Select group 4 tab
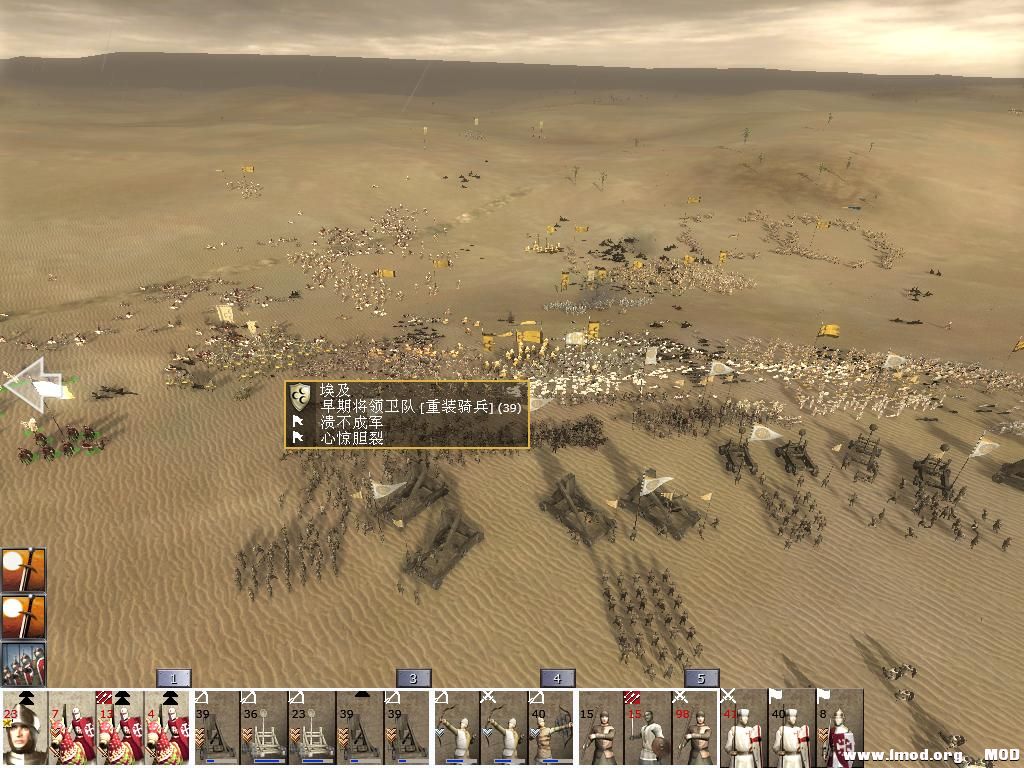The image size is (1024, 768). (557, 678)
